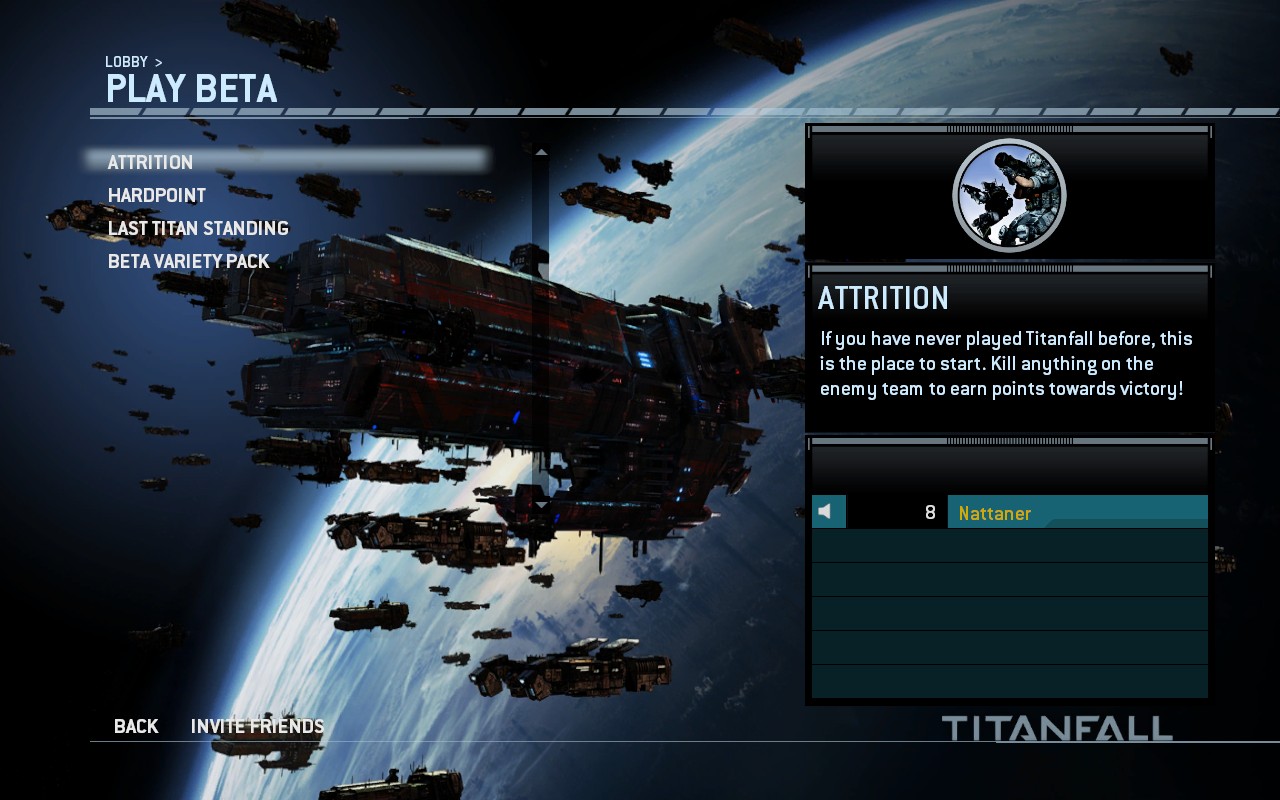Open the Beta Variety Pack playlist
This screenshot has height=800, width=1280.
[x=189, y=261]
